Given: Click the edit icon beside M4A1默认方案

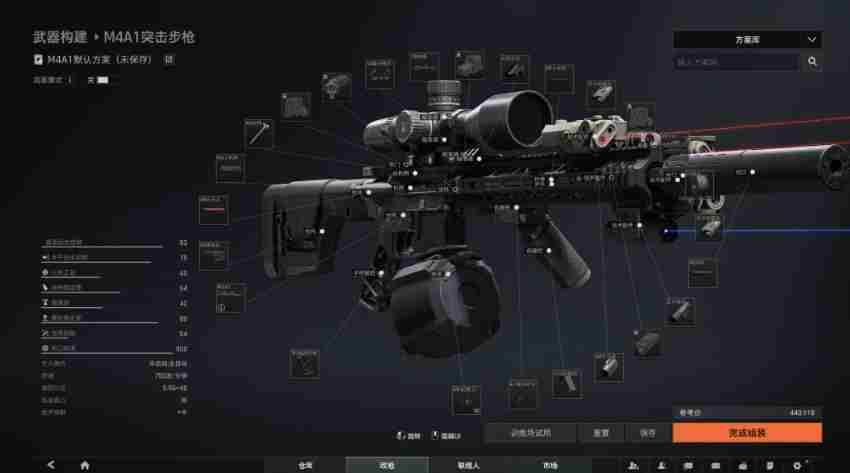Looking at the screenshot, I should (169, 59).
